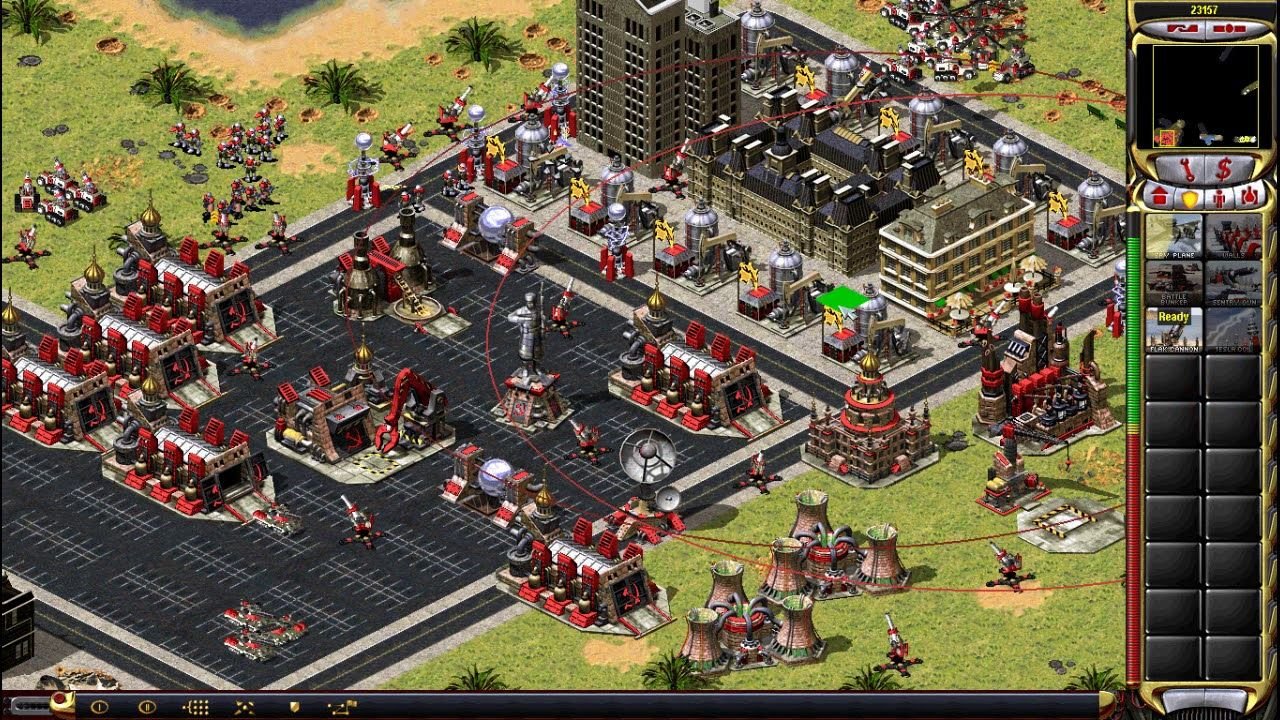Switch to the defenses shield tab
This screenshot has width=1280, height=720.
point(1190,197)
